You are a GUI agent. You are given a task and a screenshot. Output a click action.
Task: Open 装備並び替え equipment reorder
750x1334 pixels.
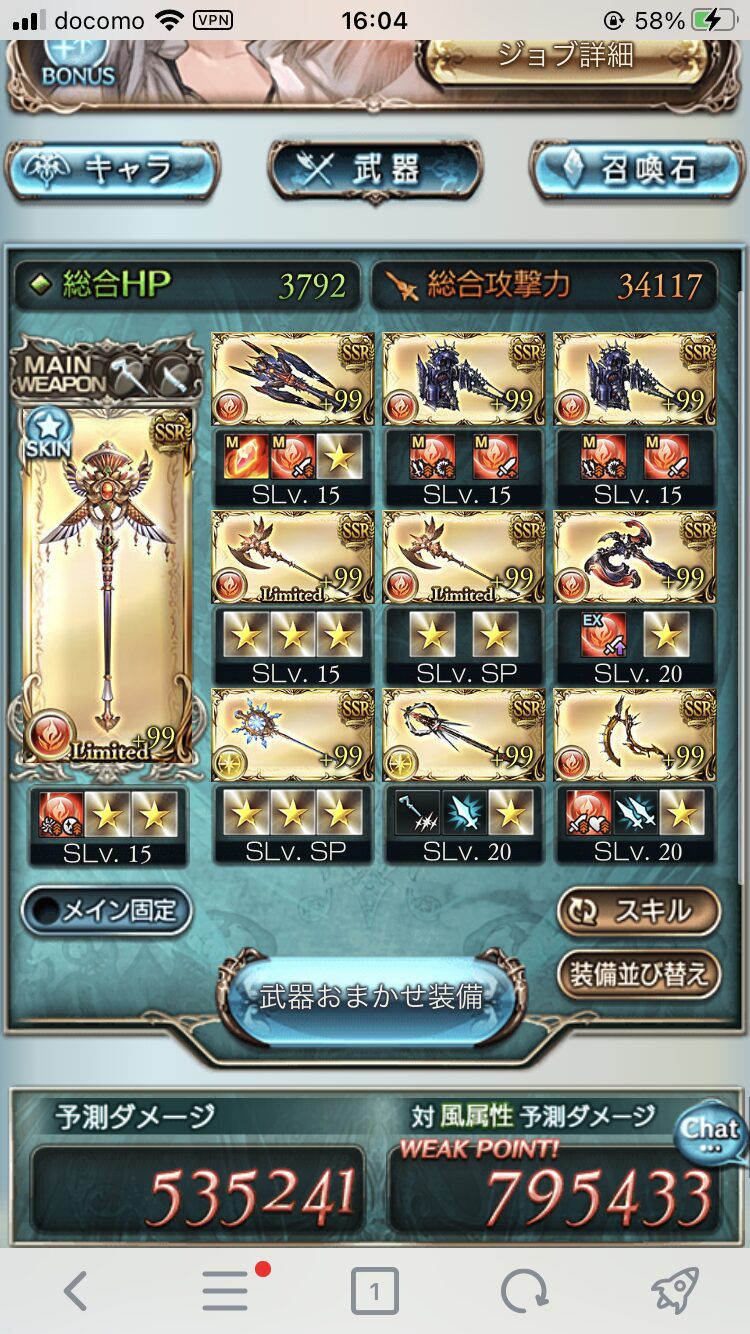pos(639,974)
